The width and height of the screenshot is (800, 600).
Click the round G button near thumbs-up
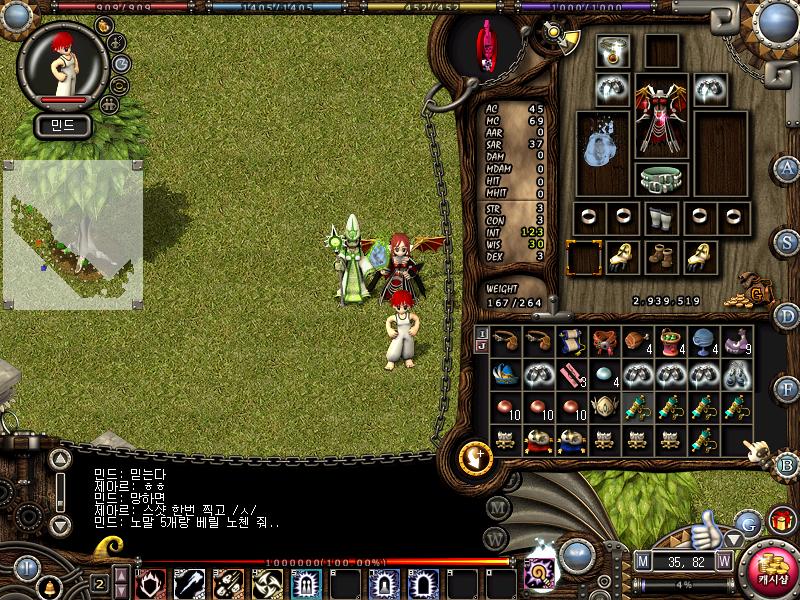(x=747, y=522)
